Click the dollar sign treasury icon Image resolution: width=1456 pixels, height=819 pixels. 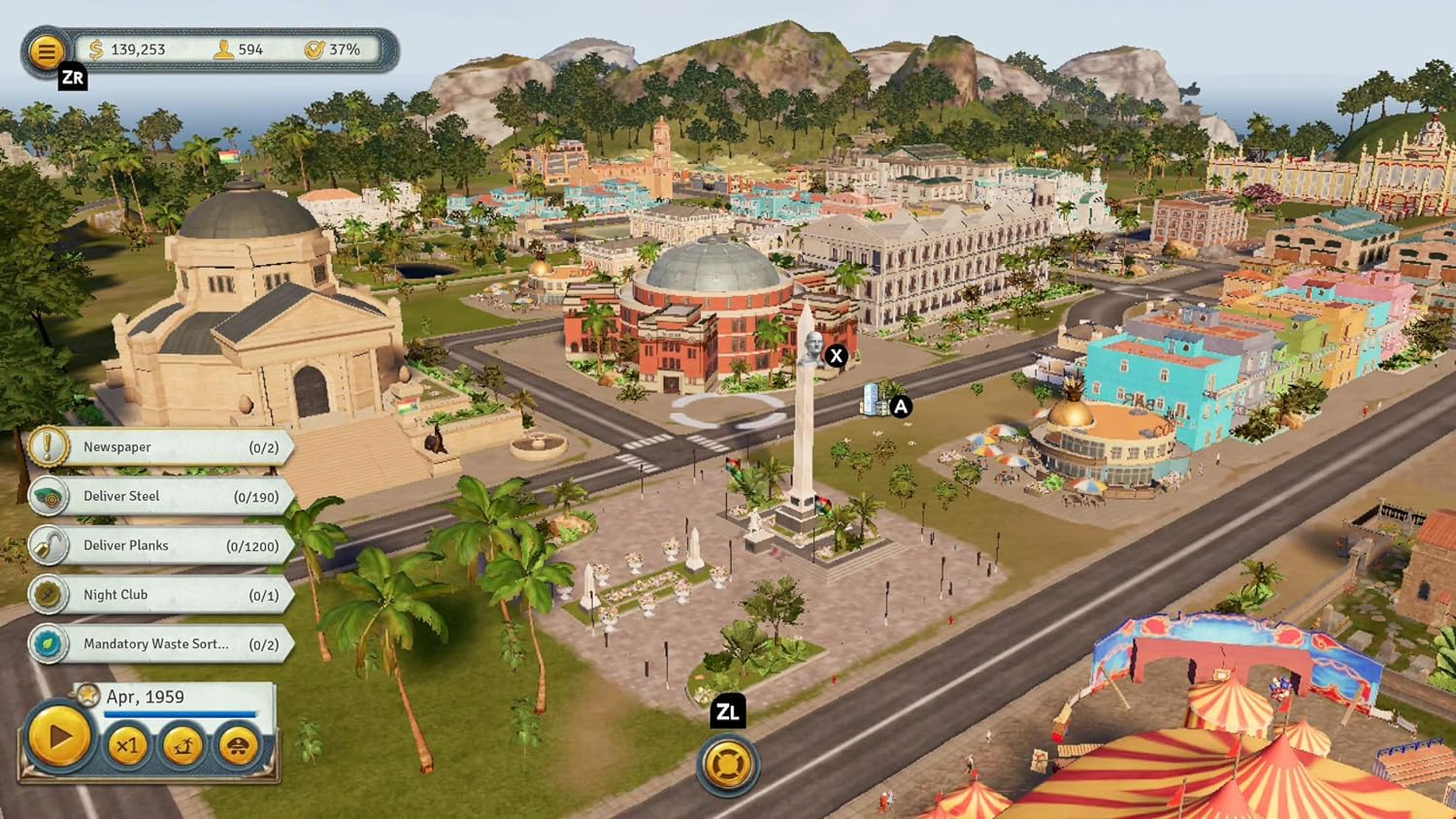pos(95,48)
